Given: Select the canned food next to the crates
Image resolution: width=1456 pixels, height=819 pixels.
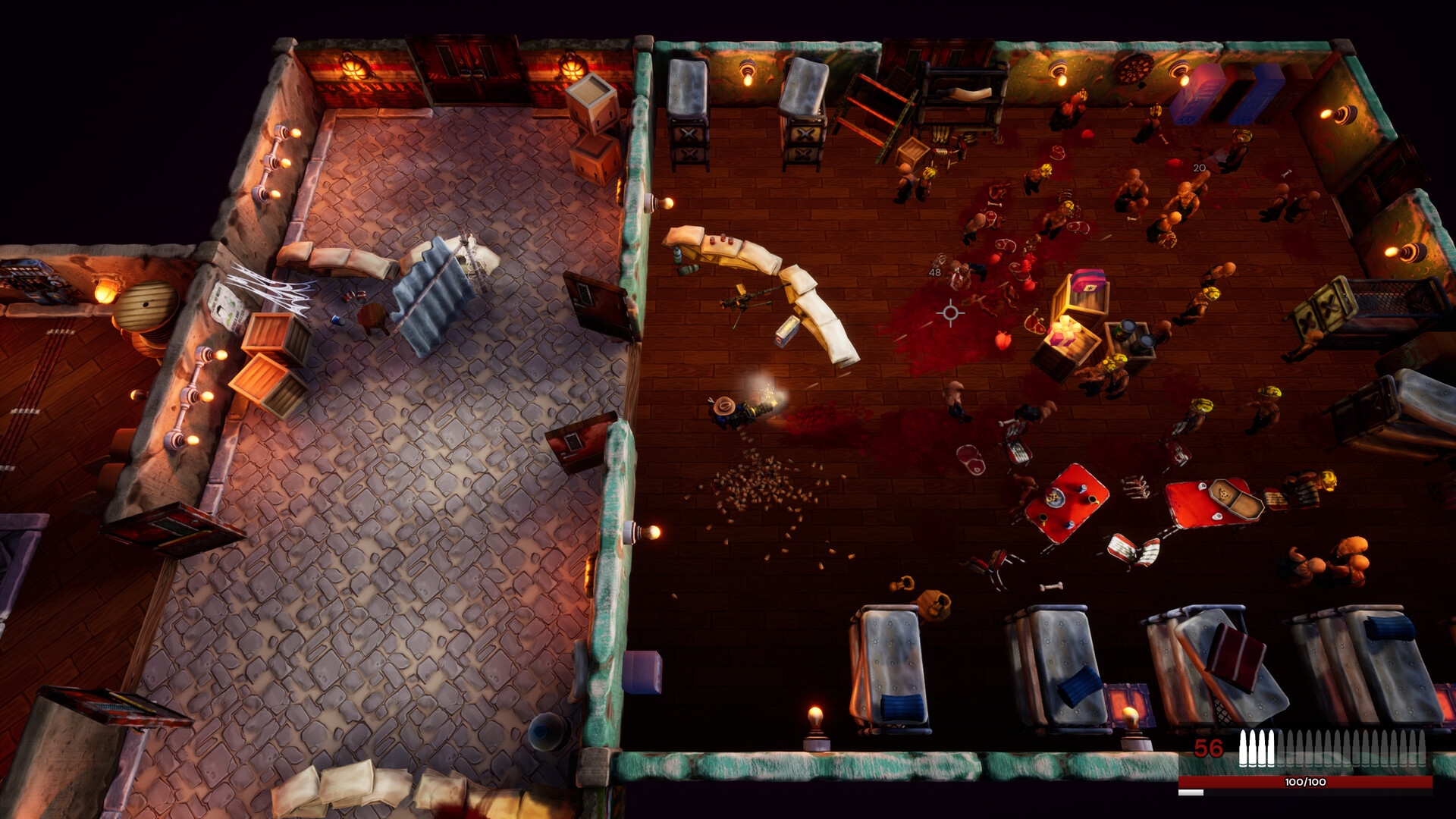Looking at the screenshot, I should [1126, 331].
